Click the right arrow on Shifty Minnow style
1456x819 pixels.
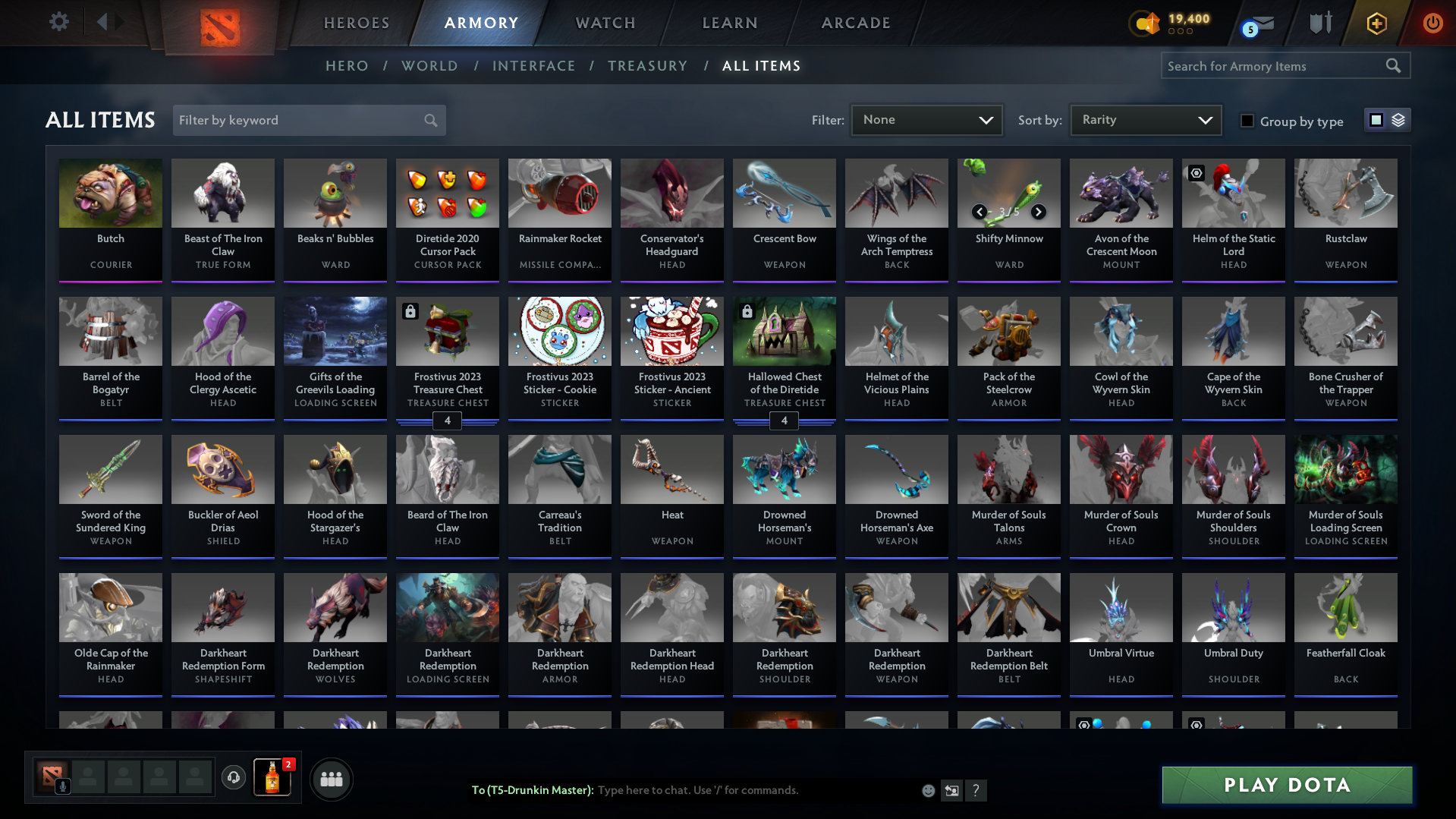(1038, 213)
